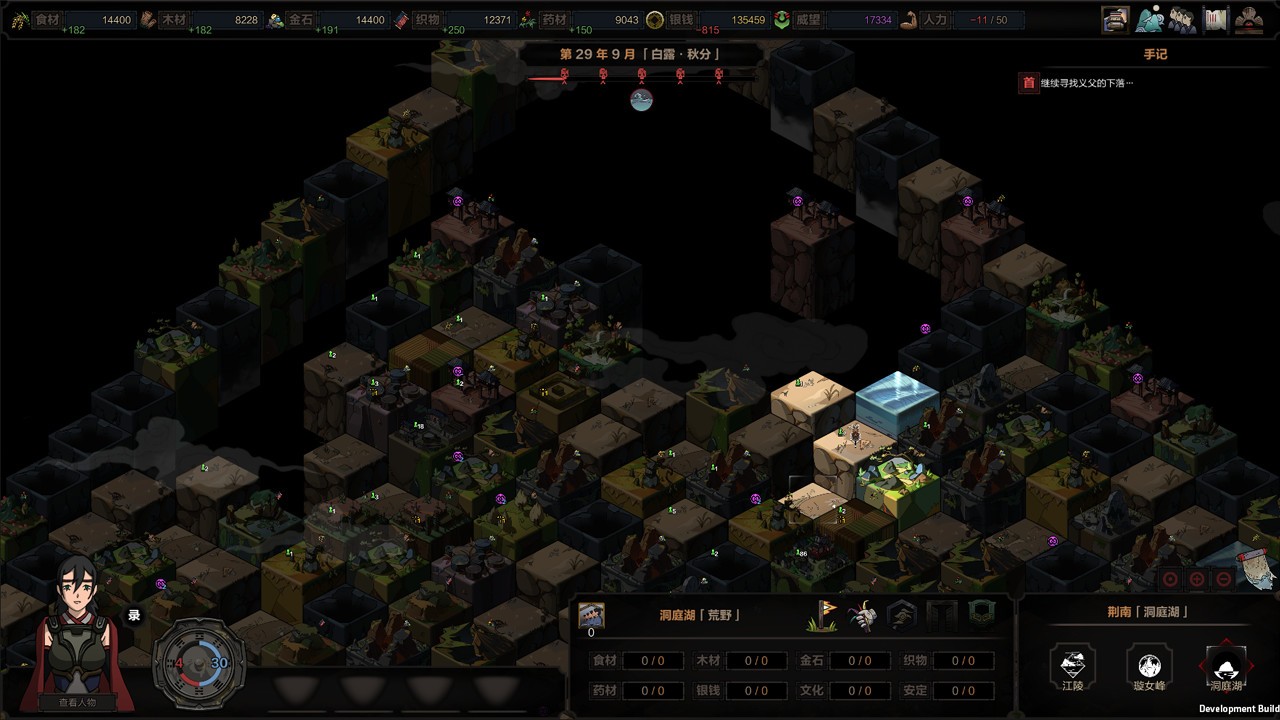Screen dimensions: 1280x720
Task: Open the mountain and moon world icon
Action: (1149, 19)
